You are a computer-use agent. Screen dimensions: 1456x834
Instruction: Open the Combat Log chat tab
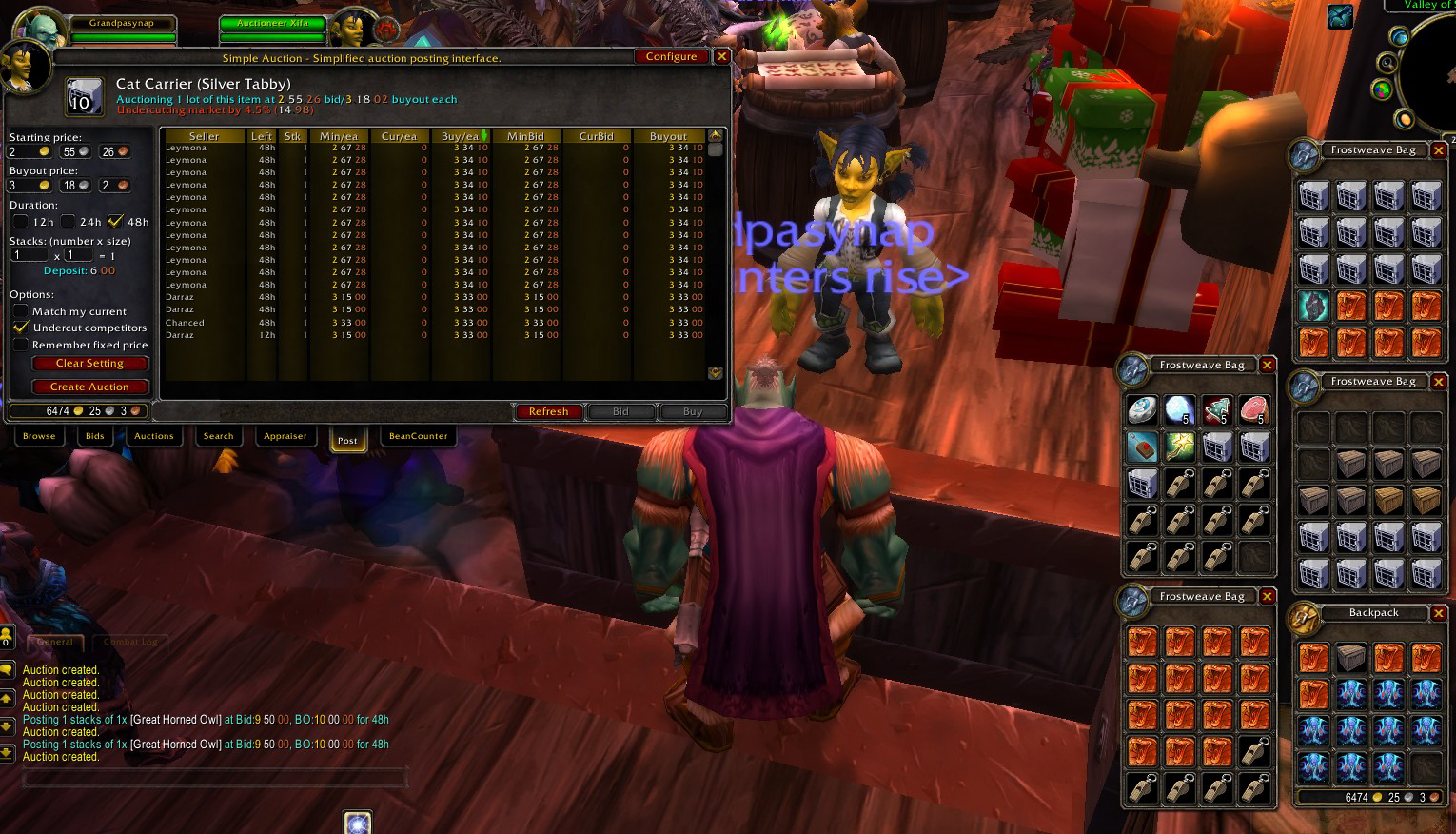tap(130, 641)
